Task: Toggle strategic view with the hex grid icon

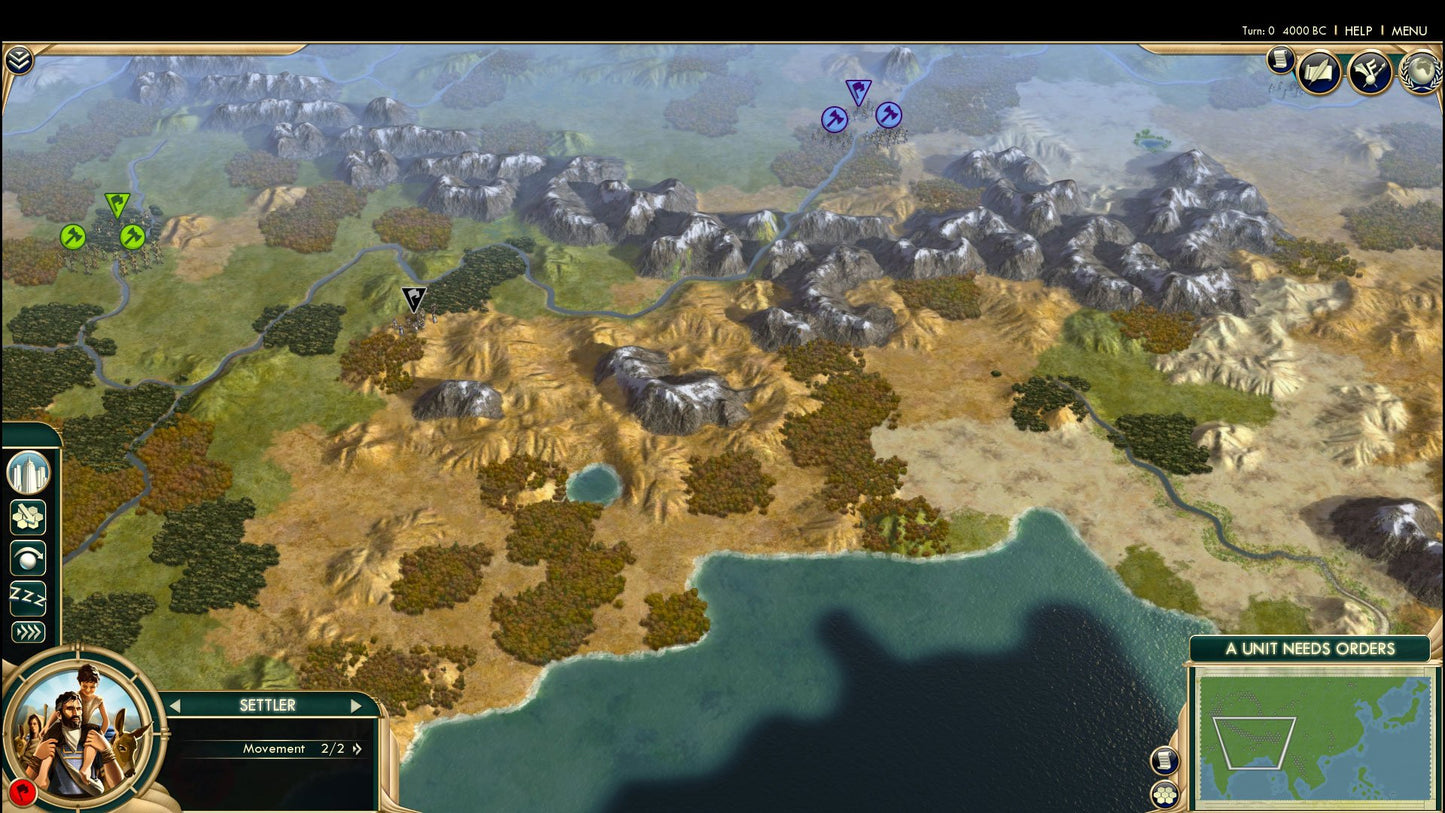Action: 27,517
